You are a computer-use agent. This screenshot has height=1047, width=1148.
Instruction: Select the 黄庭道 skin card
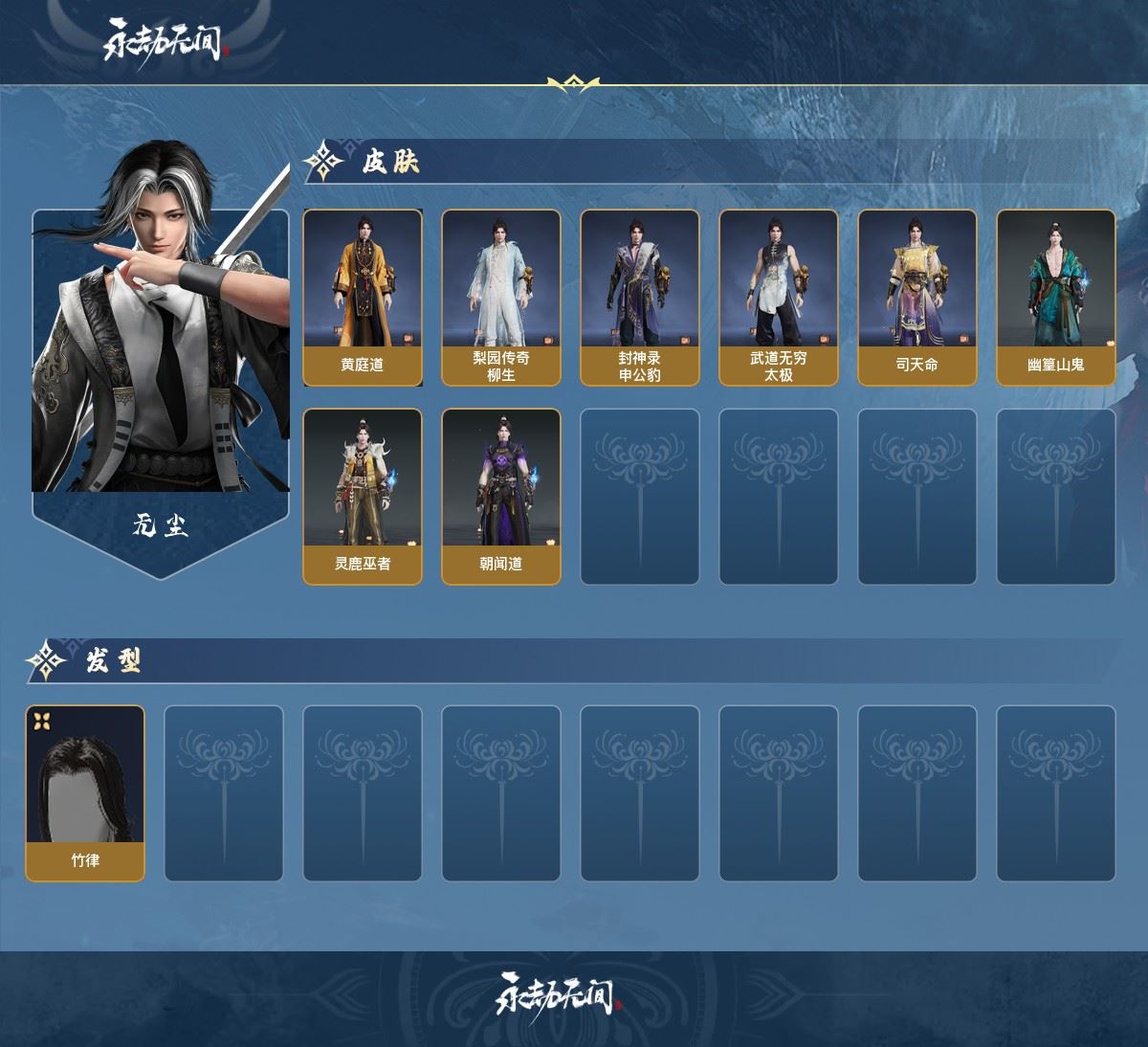(x=363, y=298)
